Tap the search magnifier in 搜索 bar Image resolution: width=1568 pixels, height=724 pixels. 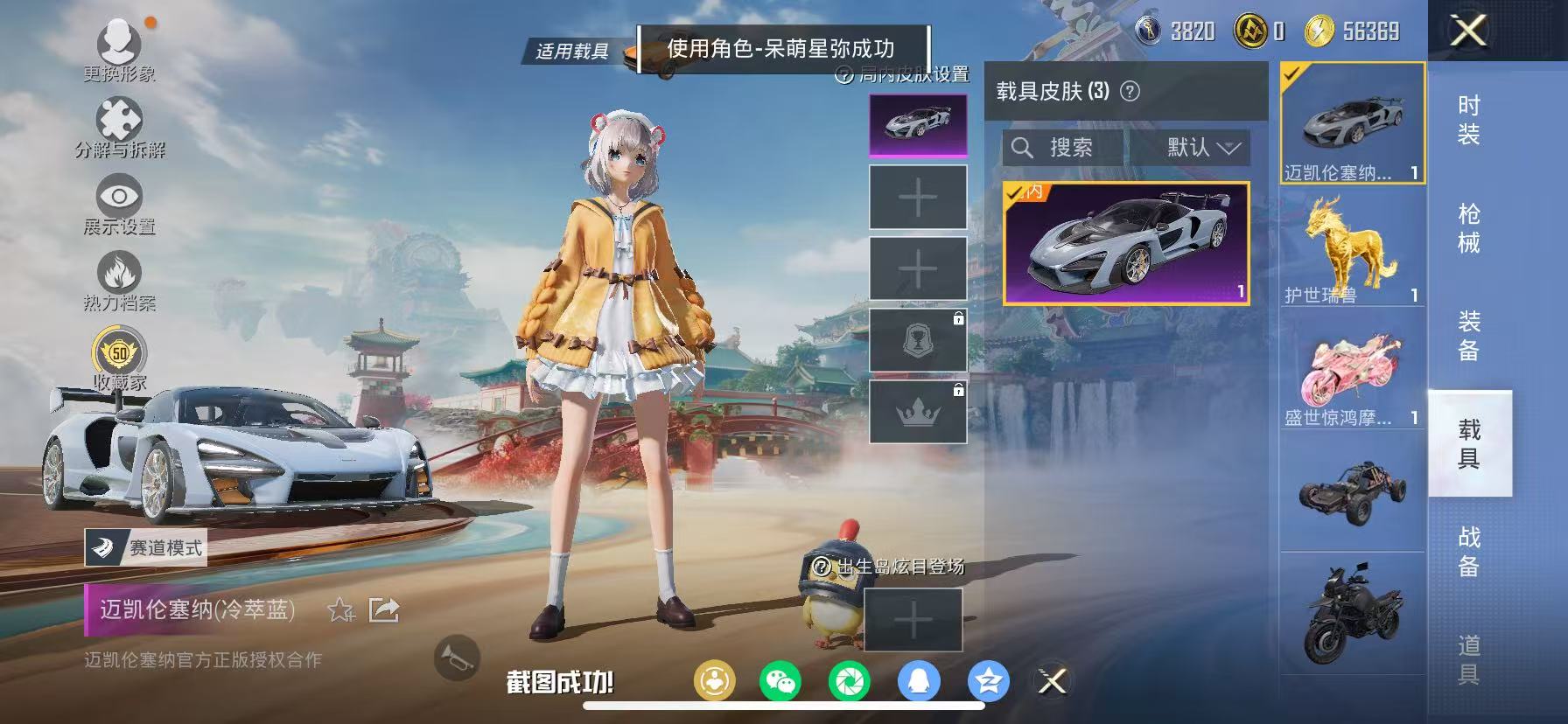point(1024,148)
